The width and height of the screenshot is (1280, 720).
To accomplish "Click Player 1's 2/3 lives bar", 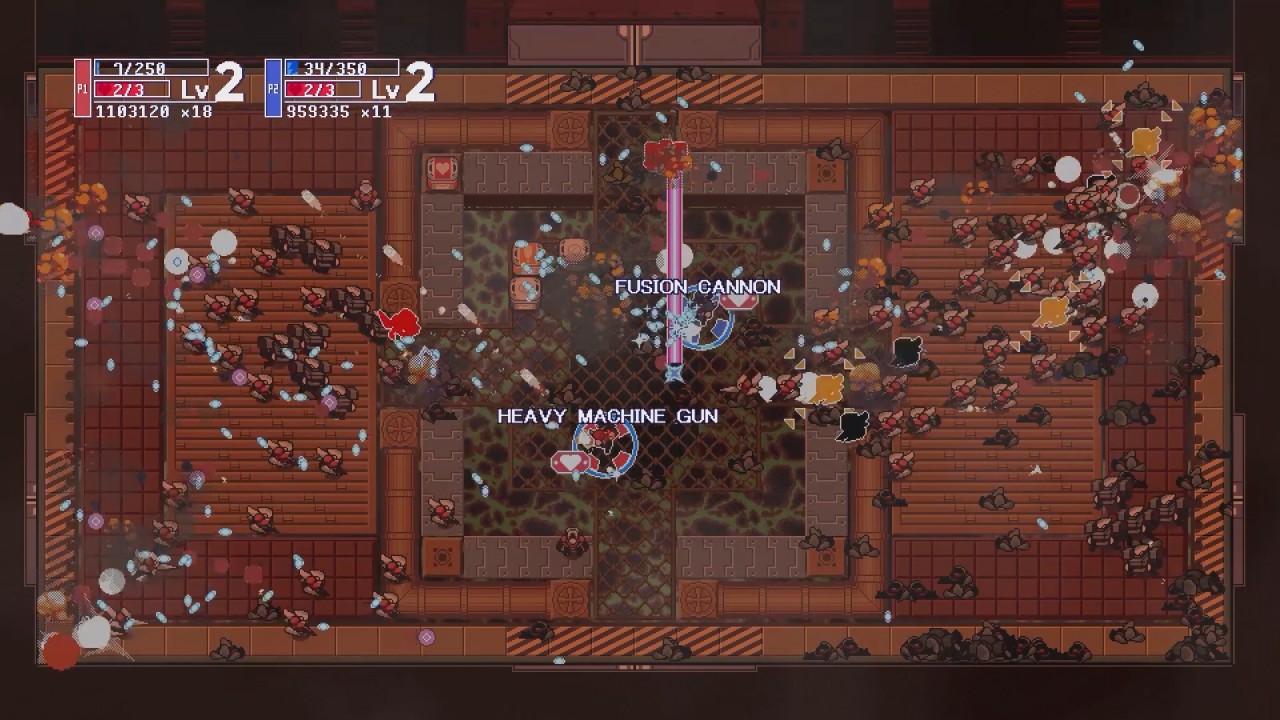I will (135, 88).
